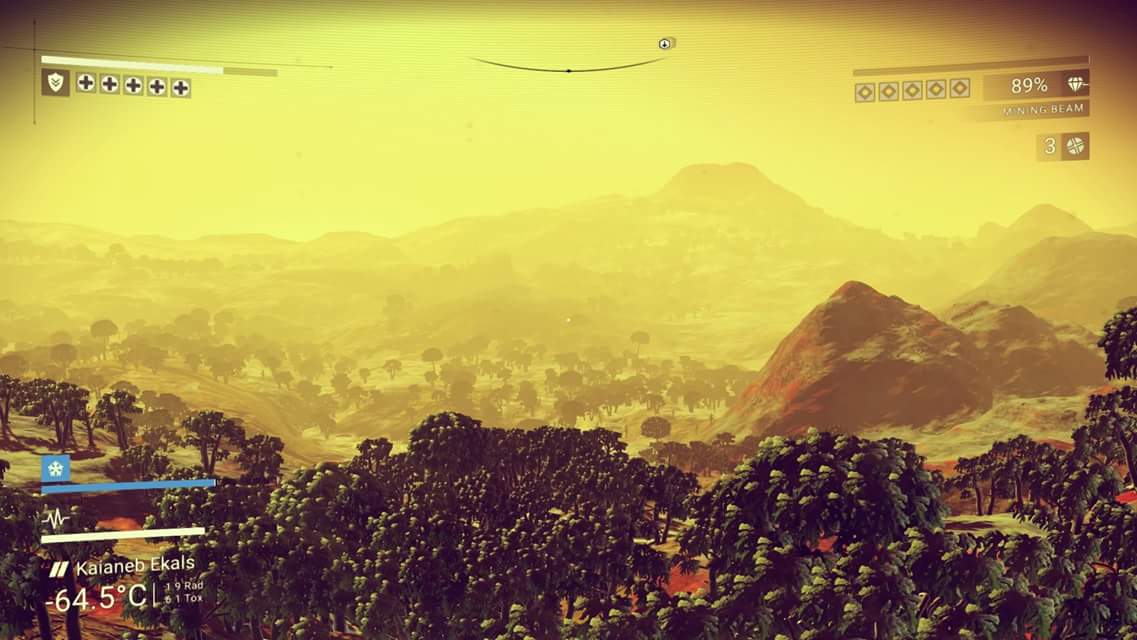
Task: Select the waypoint marker on the compass
Action: tap(666, 43)
